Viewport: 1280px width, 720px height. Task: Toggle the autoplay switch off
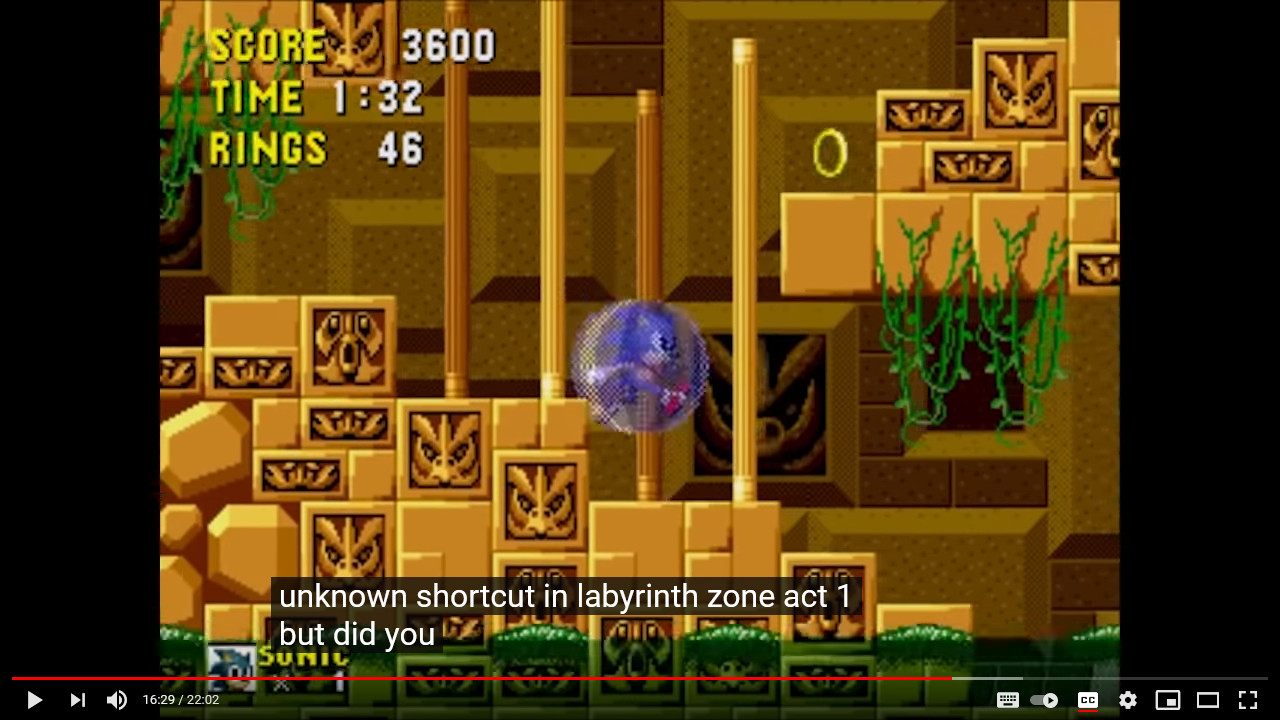(x=1044, y=700)
